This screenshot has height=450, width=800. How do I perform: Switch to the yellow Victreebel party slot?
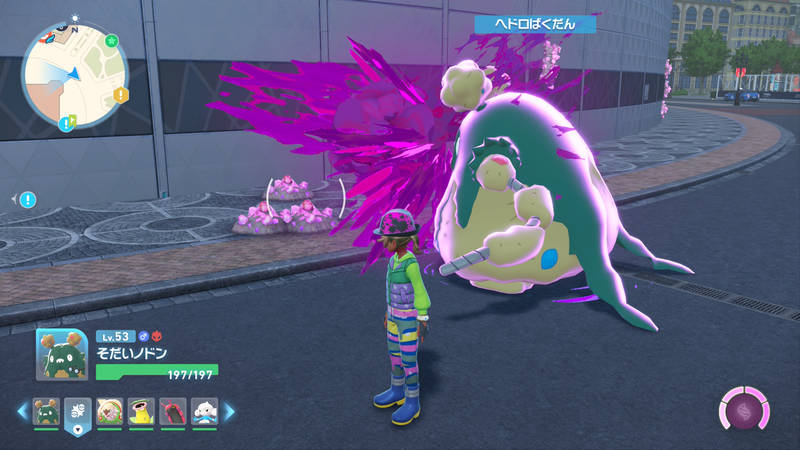click(x=141, y=411)
